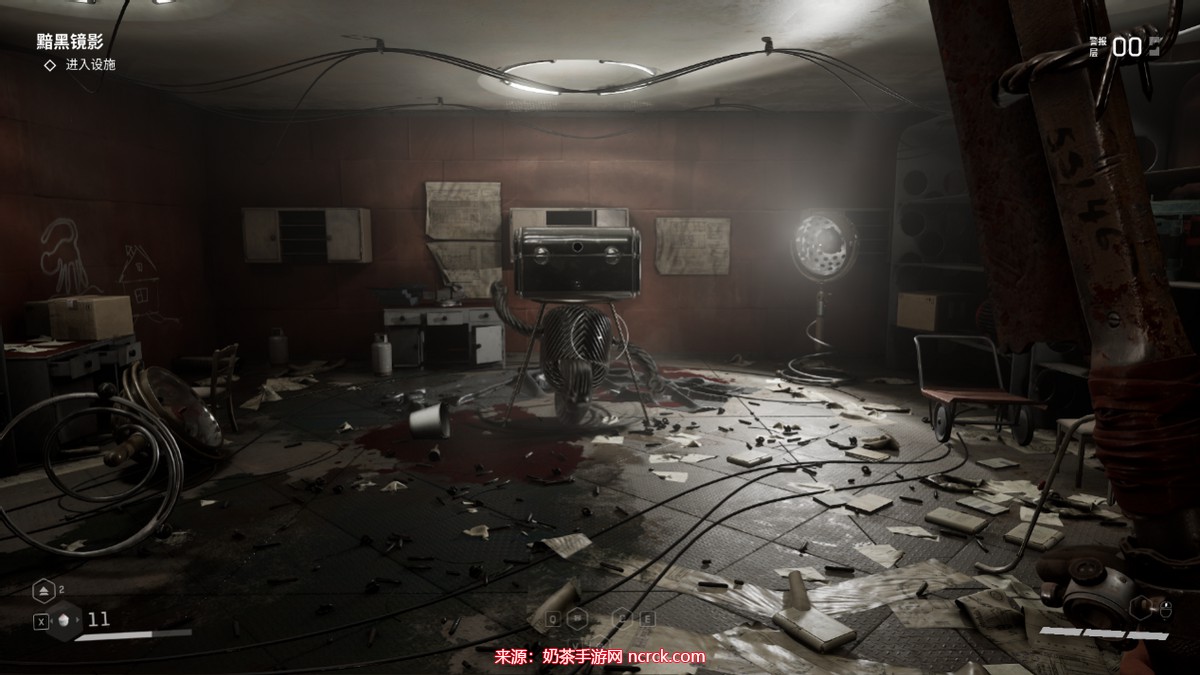Image resolution: width=1200 pixels, height=675 pixels.
Task: Use the hexagon icon with count 2
Action: click(45, 592)
